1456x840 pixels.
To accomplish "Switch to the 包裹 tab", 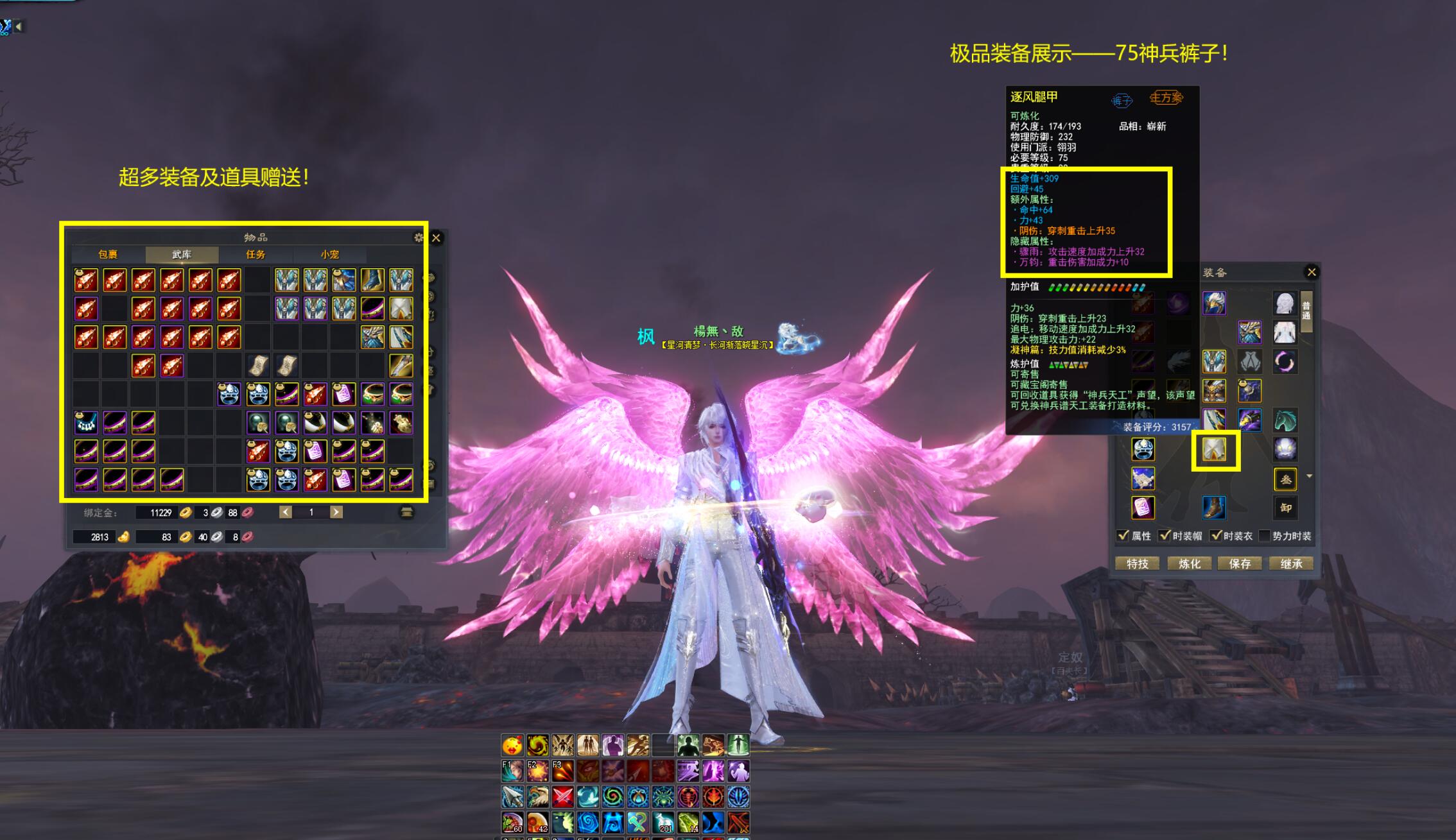I will coord(108,255).
